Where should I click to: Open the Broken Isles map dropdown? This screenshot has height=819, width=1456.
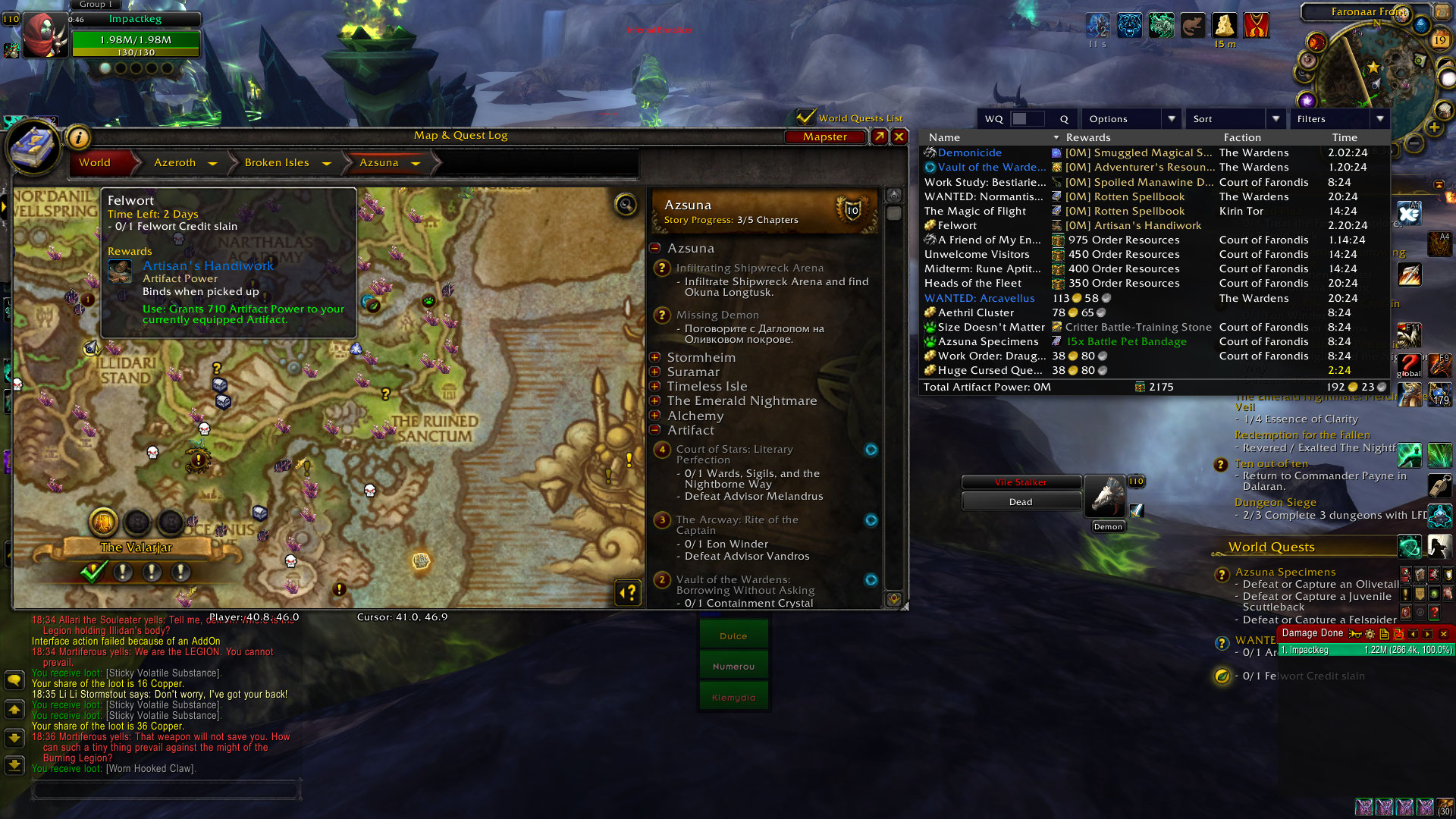click(326, 163)
